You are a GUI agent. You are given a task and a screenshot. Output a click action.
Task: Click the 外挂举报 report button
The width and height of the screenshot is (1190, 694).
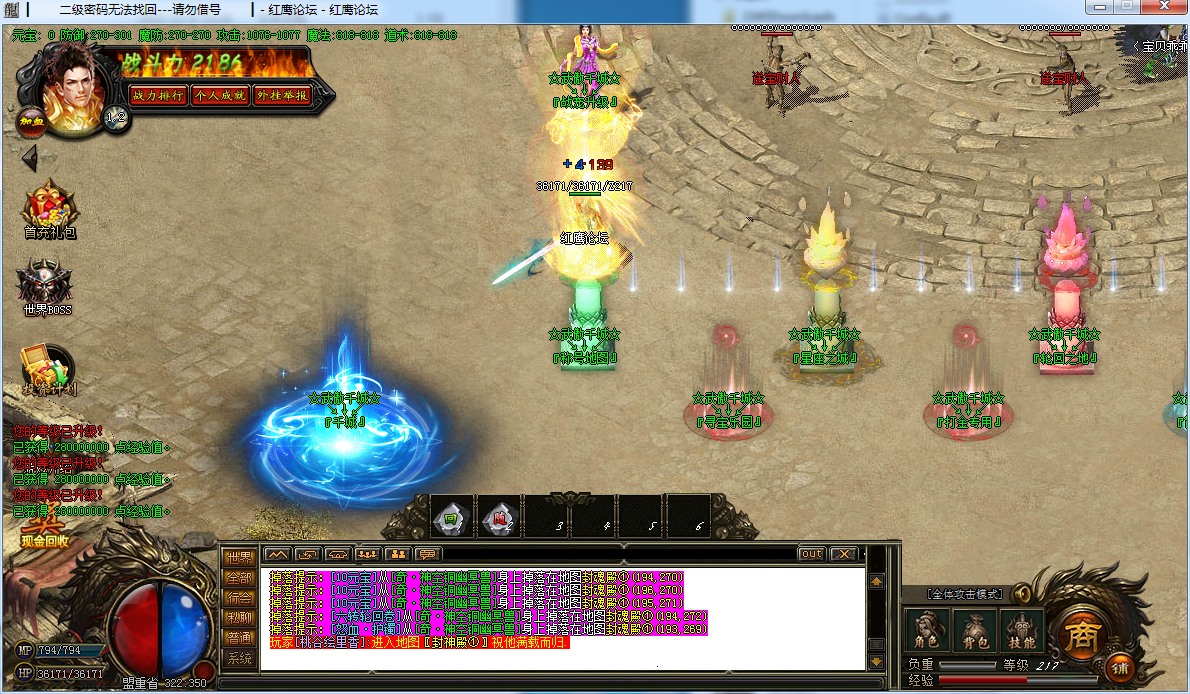coord(282,95)
